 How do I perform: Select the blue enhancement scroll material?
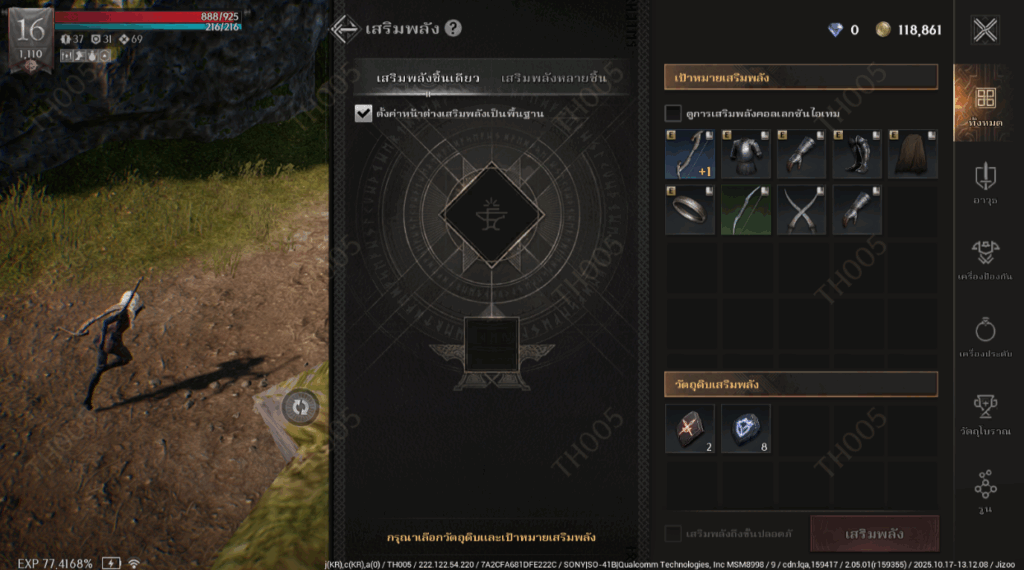pos(746,428)
